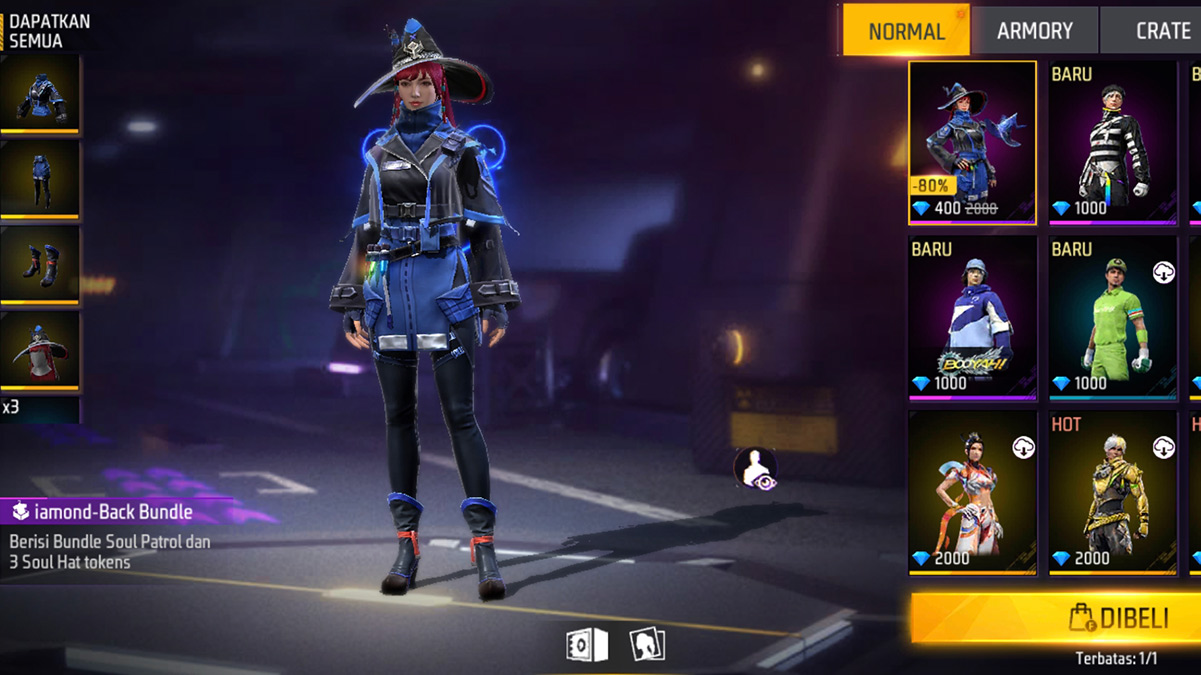The image size is (1201, 675).
Task: Open the card collection icon
Action: point(647,645)
